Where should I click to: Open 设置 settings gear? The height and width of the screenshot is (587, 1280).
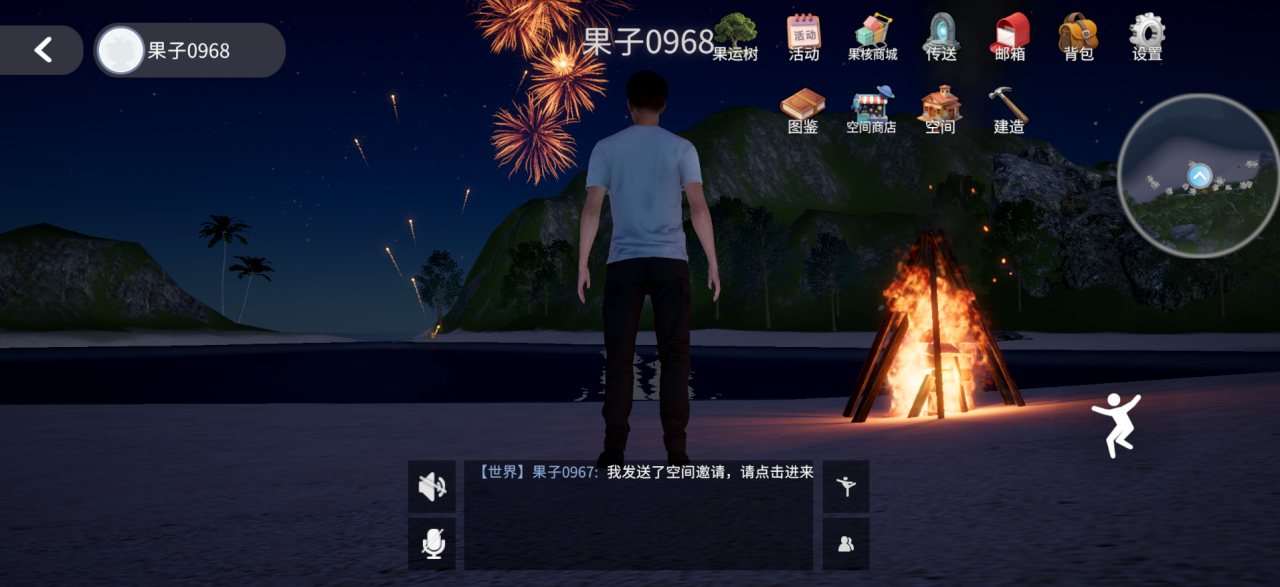point(1147,37)
